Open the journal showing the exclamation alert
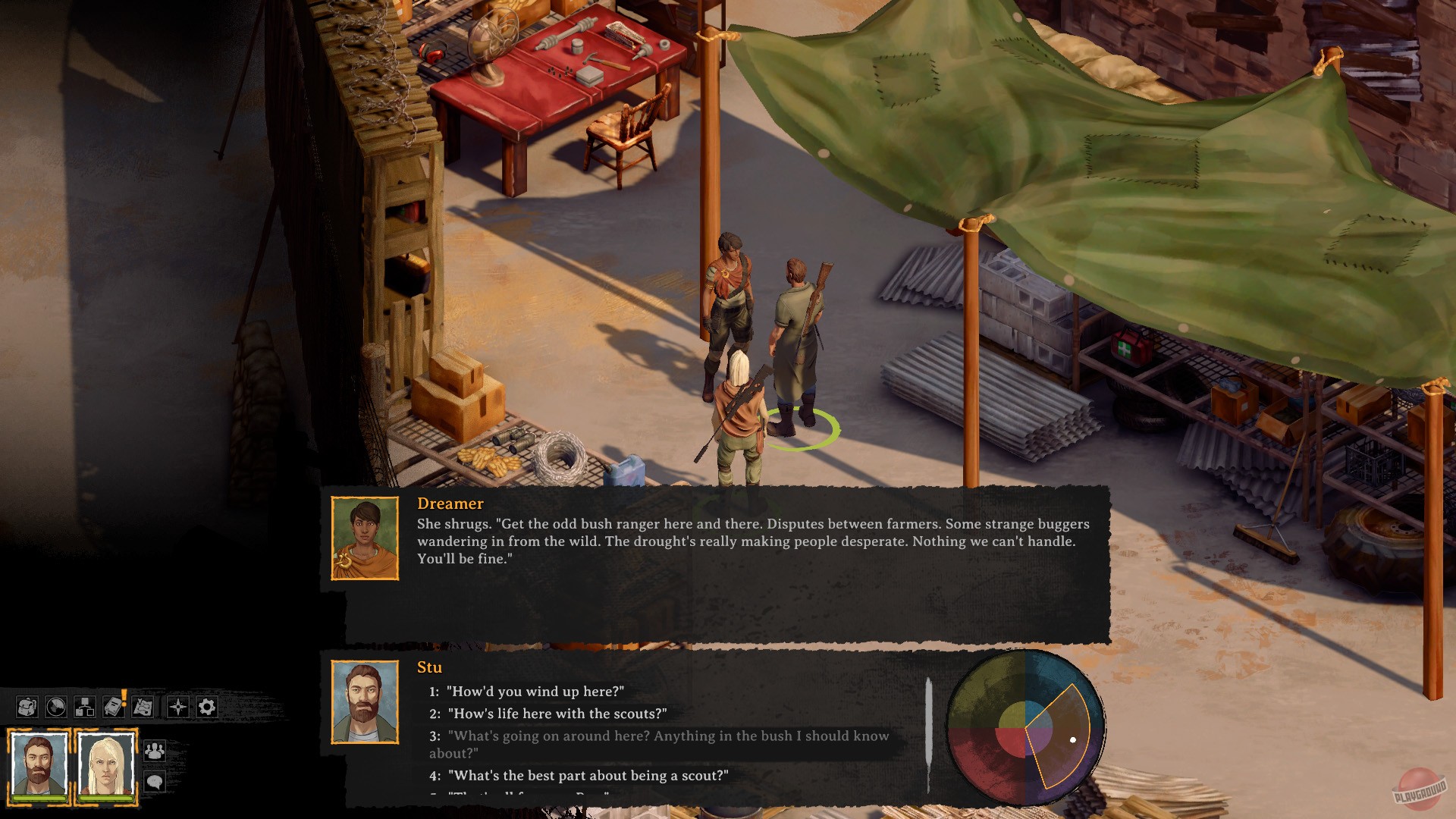The width and height of the screenshot is (1456, 819). tap(114, 706)
